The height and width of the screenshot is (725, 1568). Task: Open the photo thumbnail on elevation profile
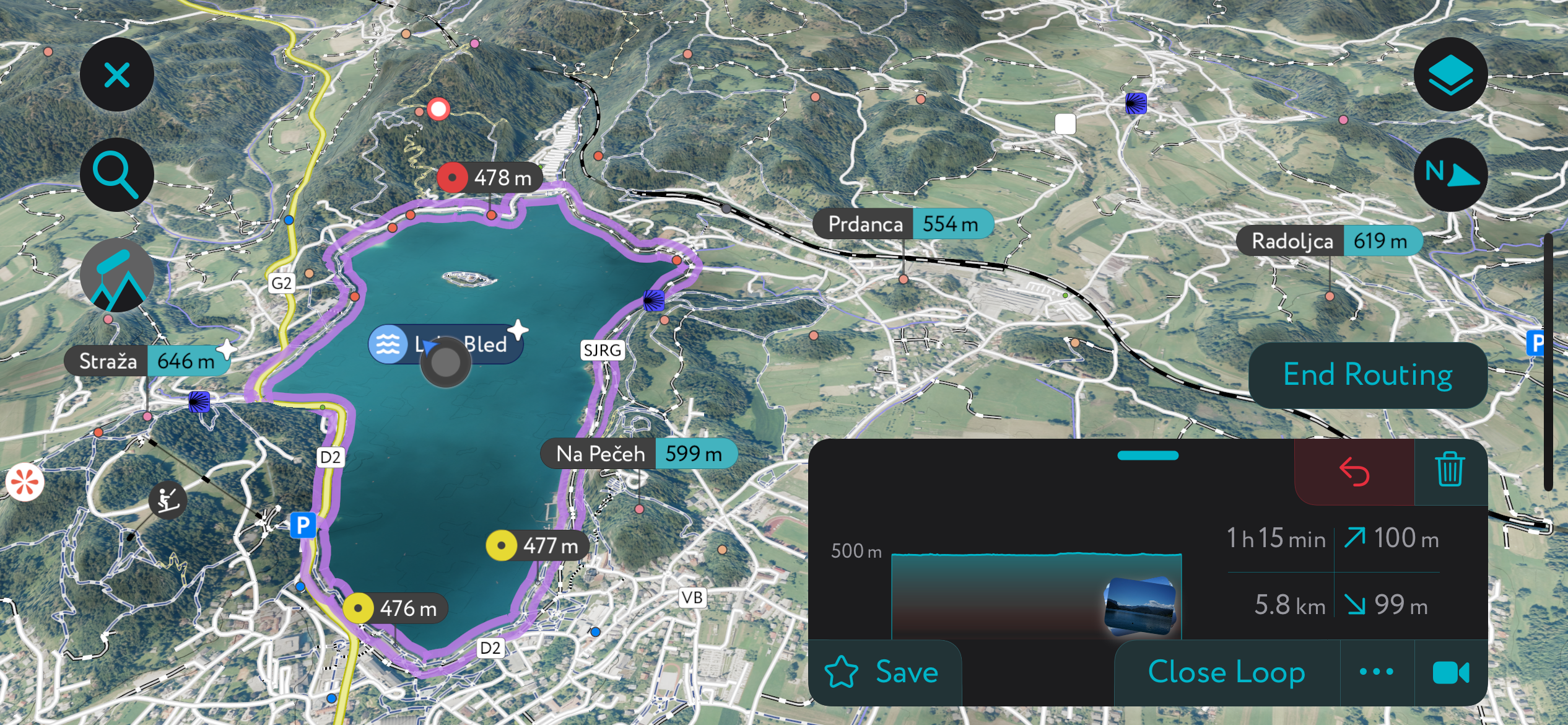(1139, 607)
